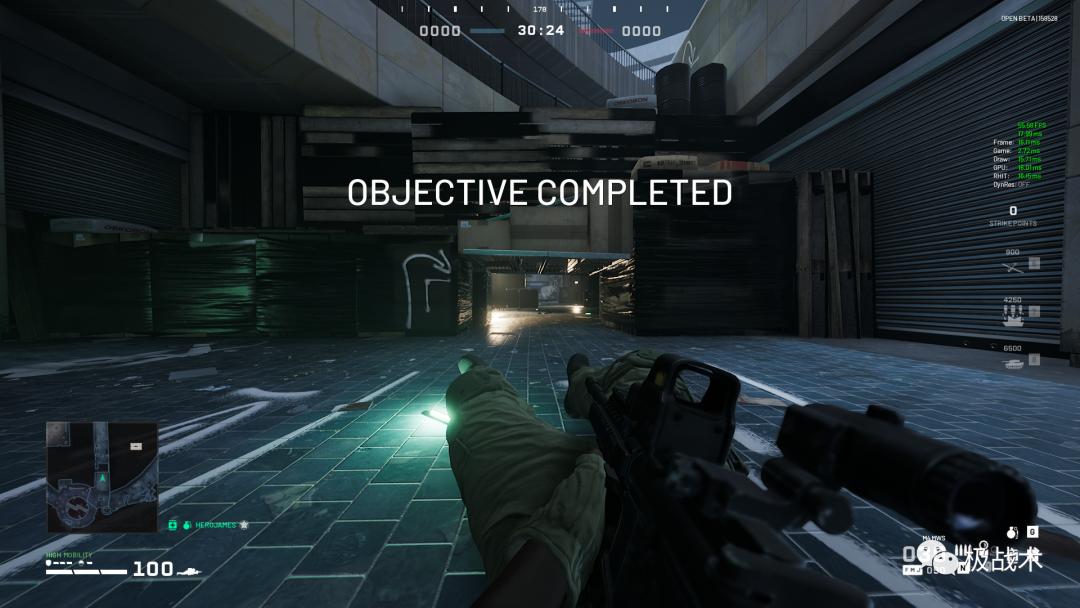Viewport: 1080px width, 608px height.
Task: Click the objective marker on the minimap
Action: (136, 446)
